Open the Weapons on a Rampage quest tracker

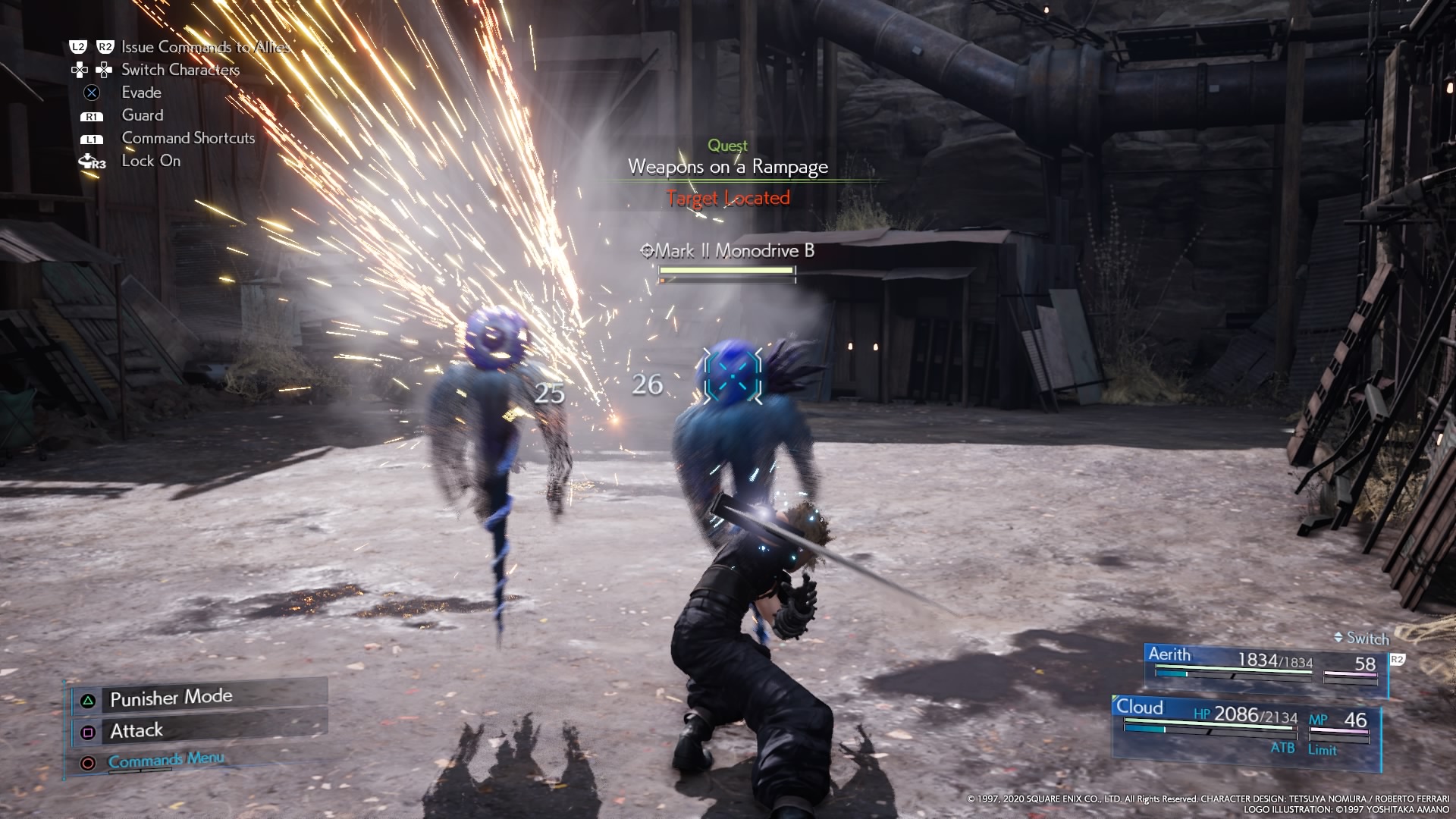coord(728,167)
